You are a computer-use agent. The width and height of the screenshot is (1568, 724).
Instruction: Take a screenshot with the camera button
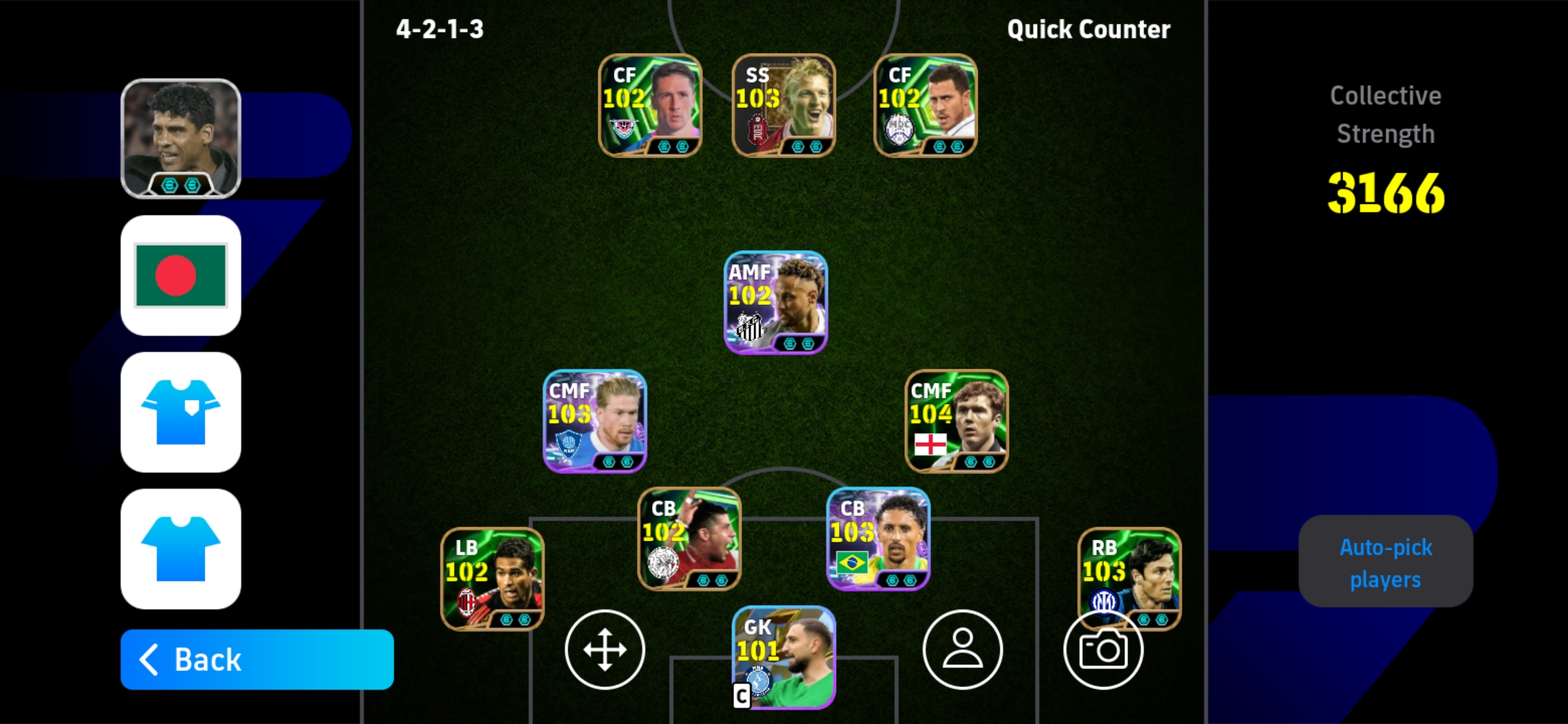[x=1103, y=651]
